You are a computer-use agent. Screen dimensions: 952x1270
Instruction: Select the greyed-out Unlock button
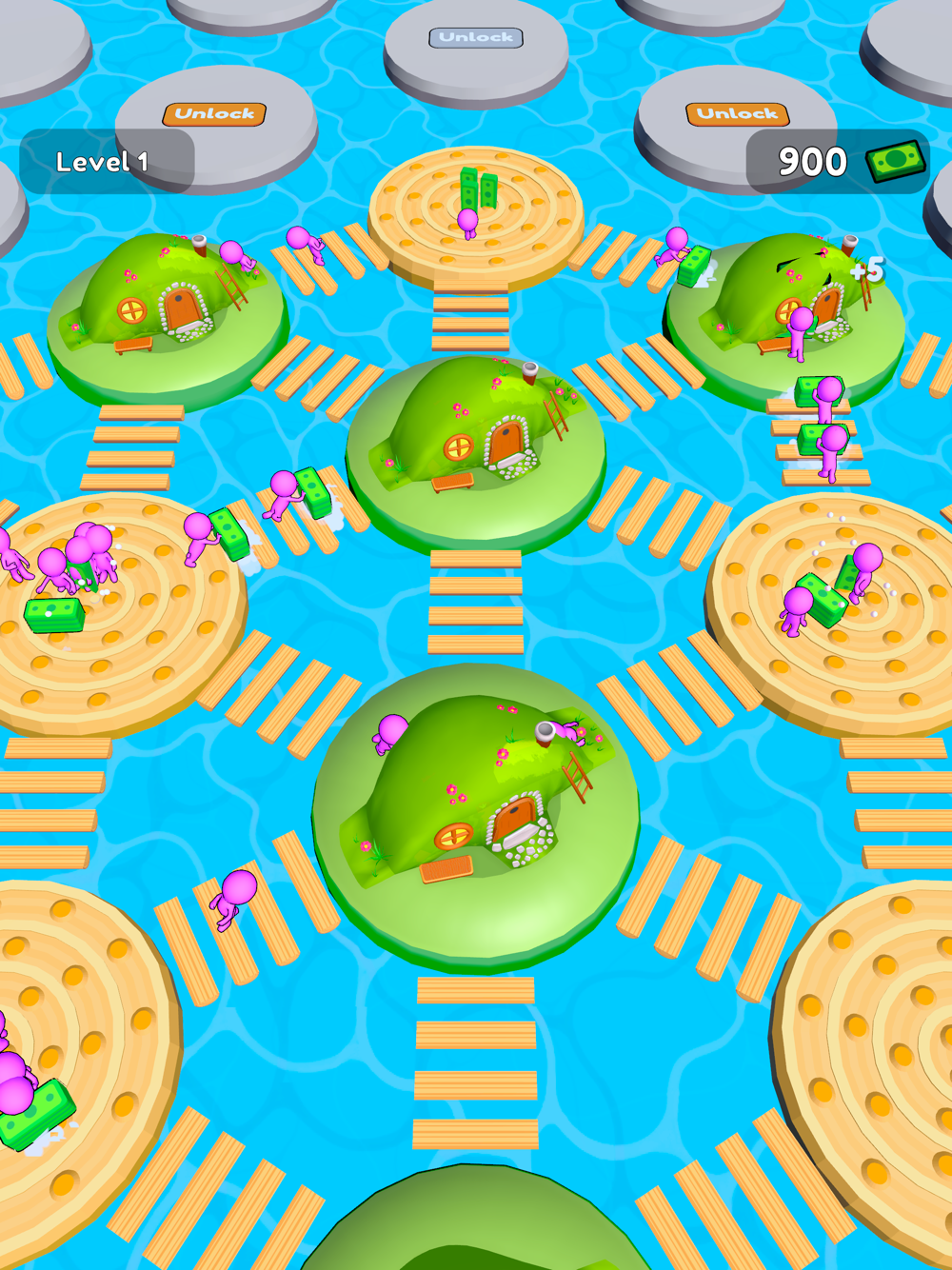pyautogui.click(x=476, y=38)
